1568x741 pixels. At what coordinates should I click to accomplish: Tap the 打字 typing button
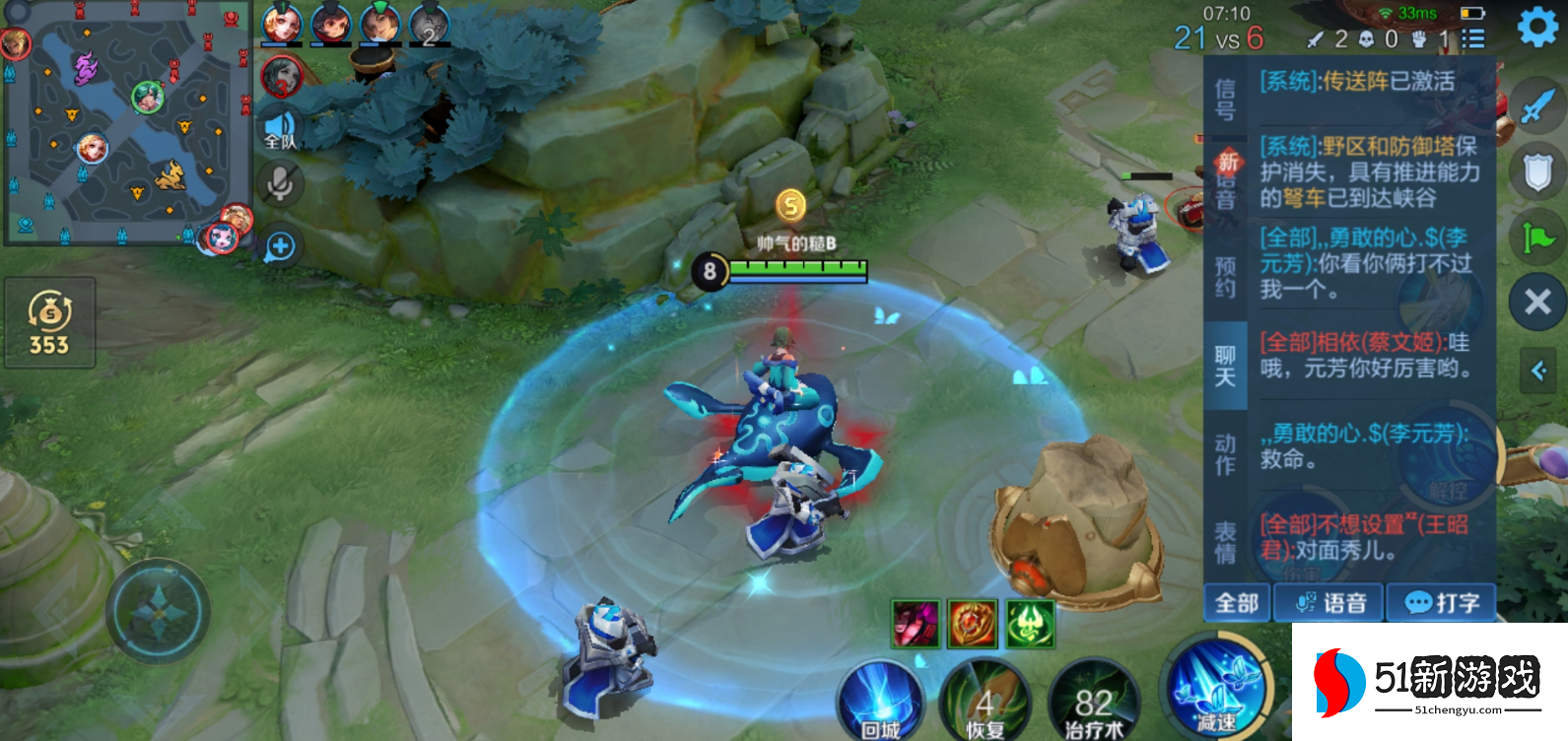[1441, 603]
